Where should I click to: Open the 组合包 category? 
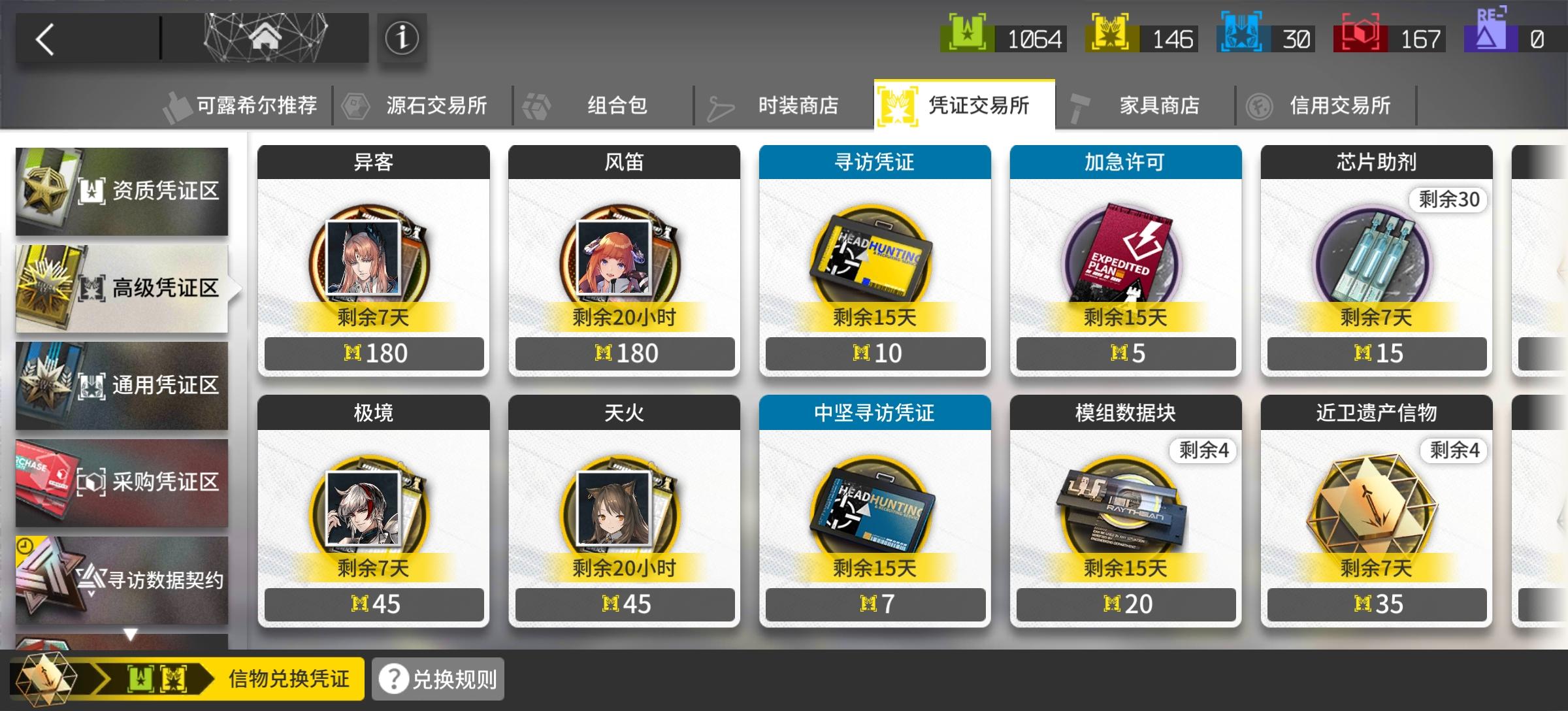(x=614, y=103)
